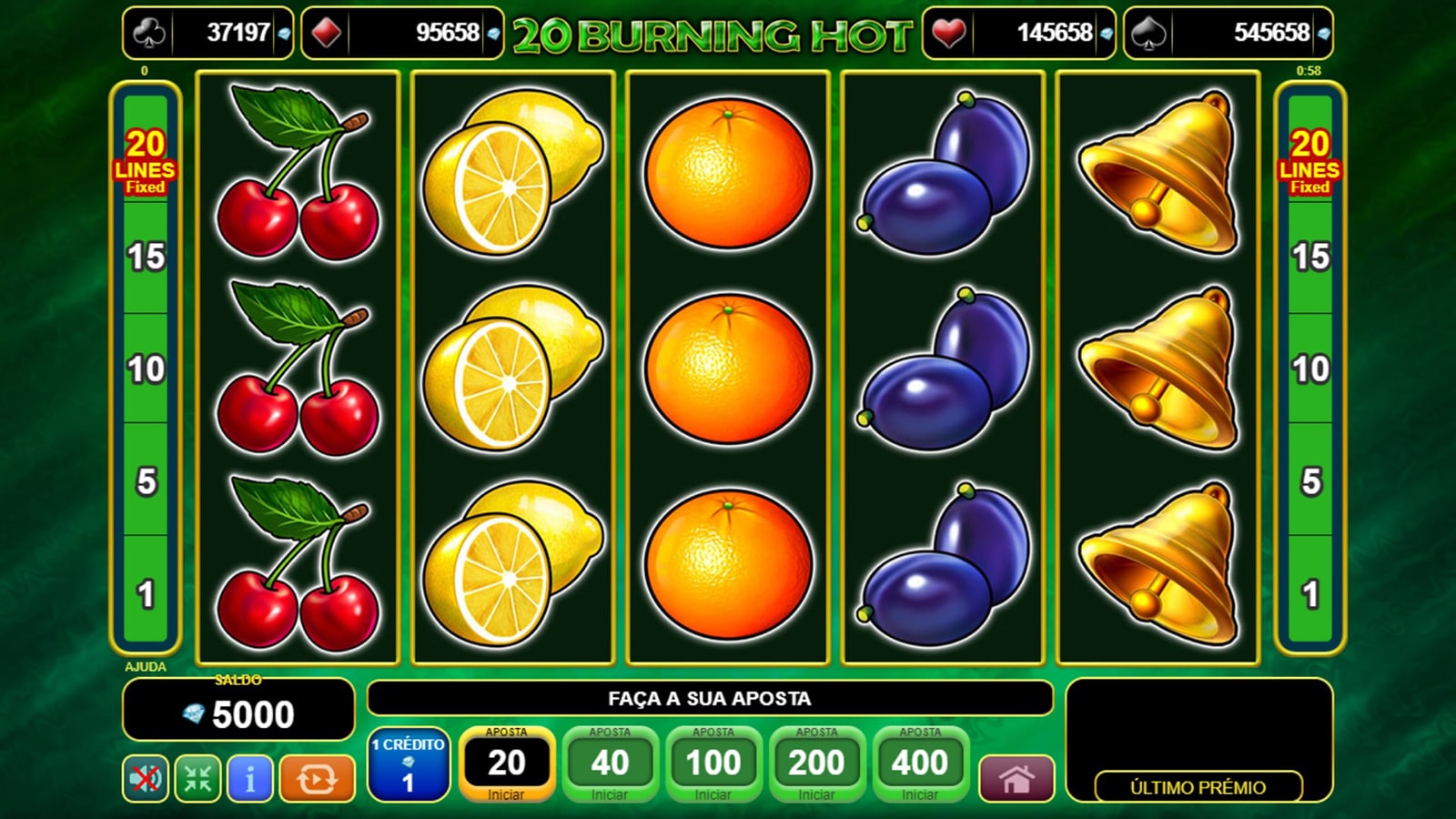Image resolution: width=1456 pixels, height=819 pixels.
Task: Spin with the 200 Aposta button
Action: click(x=816, y=764)
